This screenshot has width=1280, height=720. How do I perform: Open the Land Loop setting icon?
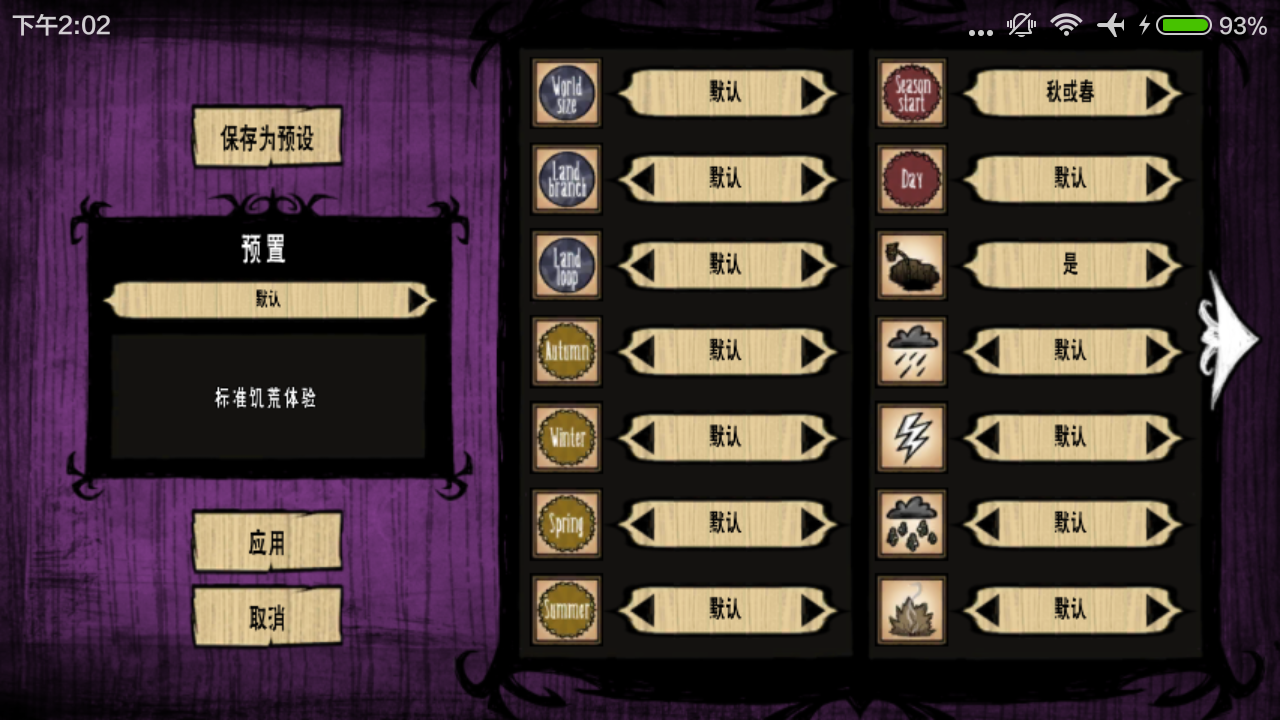566,265
